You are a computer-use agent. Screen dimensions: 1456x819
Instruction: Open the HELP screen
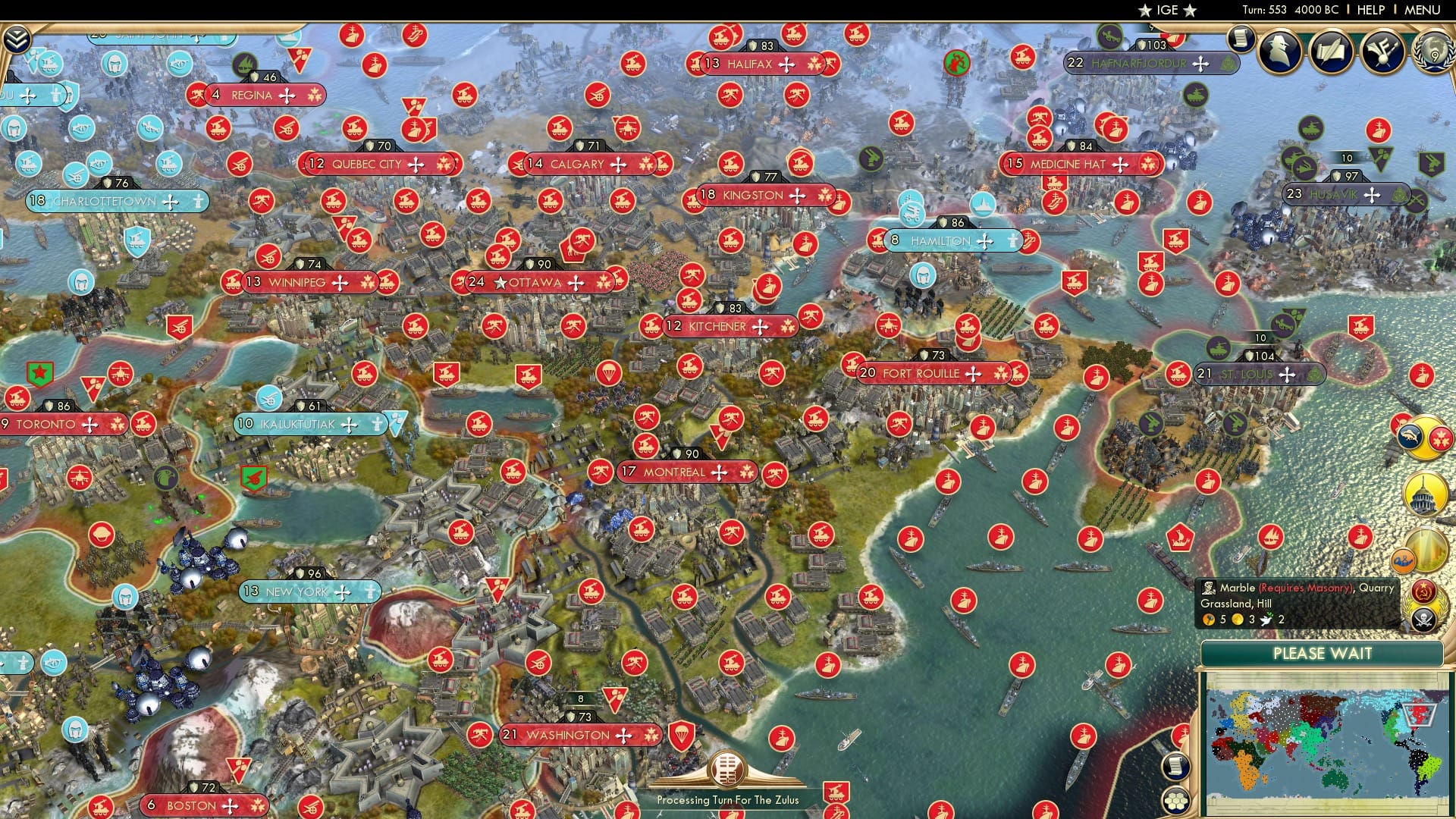point(1370,9)
